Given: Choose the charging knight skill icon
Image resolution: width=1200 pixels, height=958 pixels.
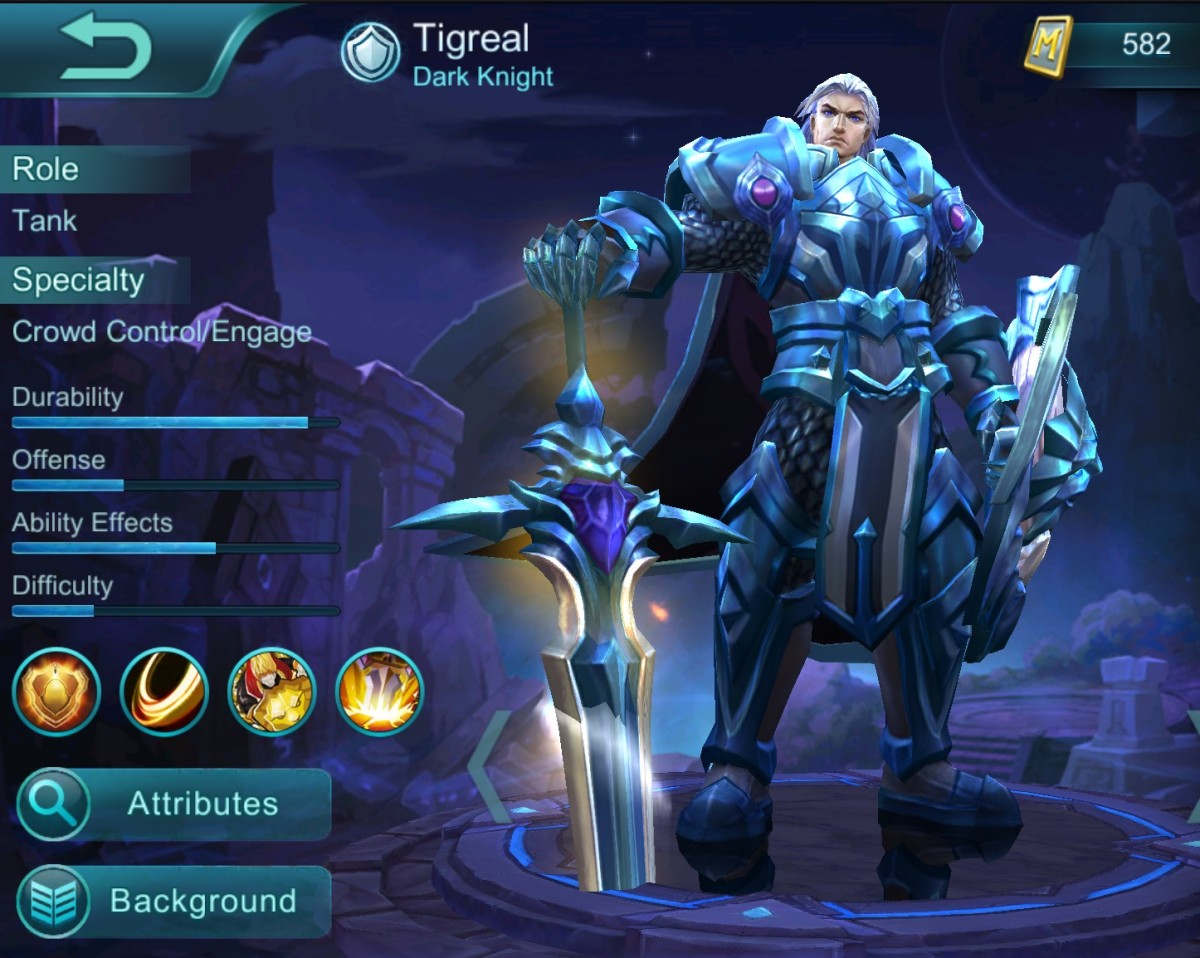Looking at the screenshot, I should 272,692.
